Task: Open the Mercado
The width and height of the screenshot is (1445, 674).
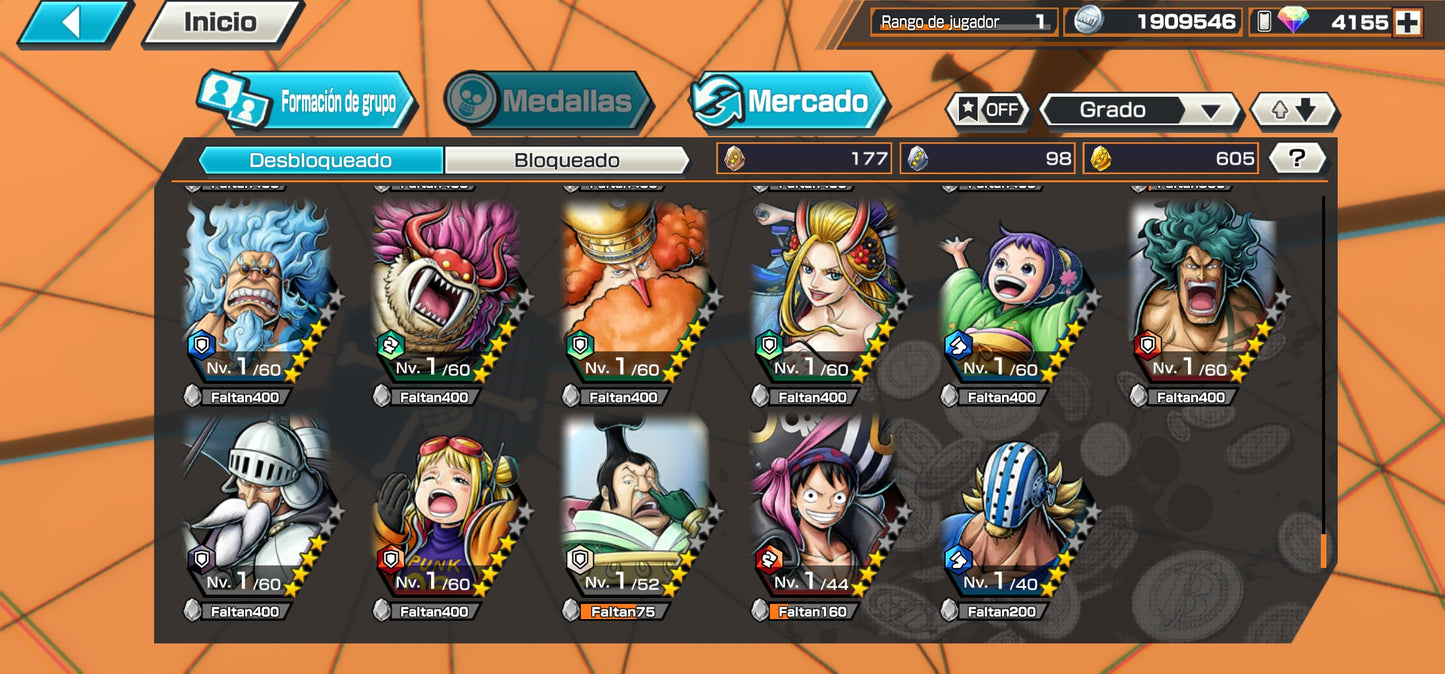Action: tap(789, 101)
